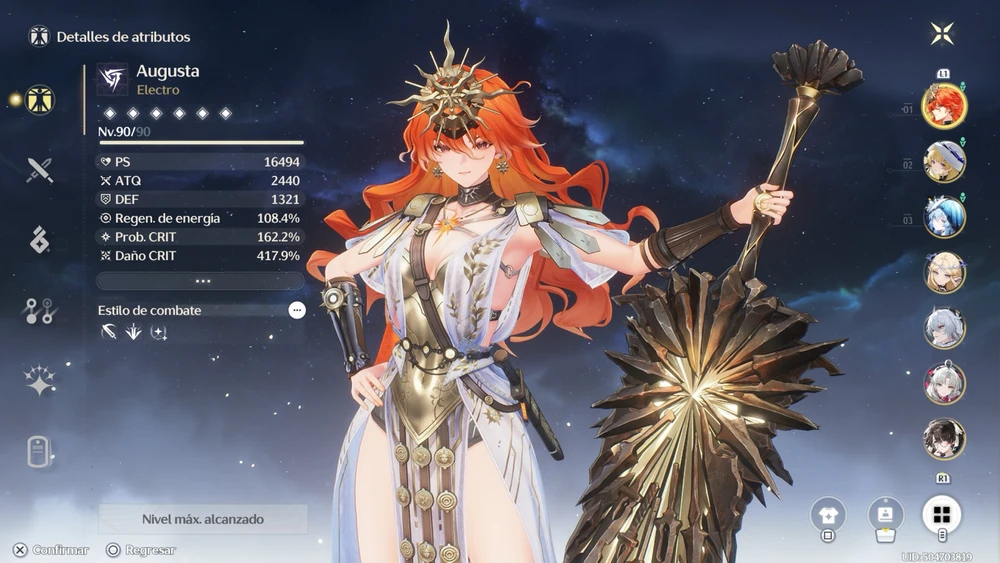
Task: Open the four-square grid character list
Action: (942, 515)
